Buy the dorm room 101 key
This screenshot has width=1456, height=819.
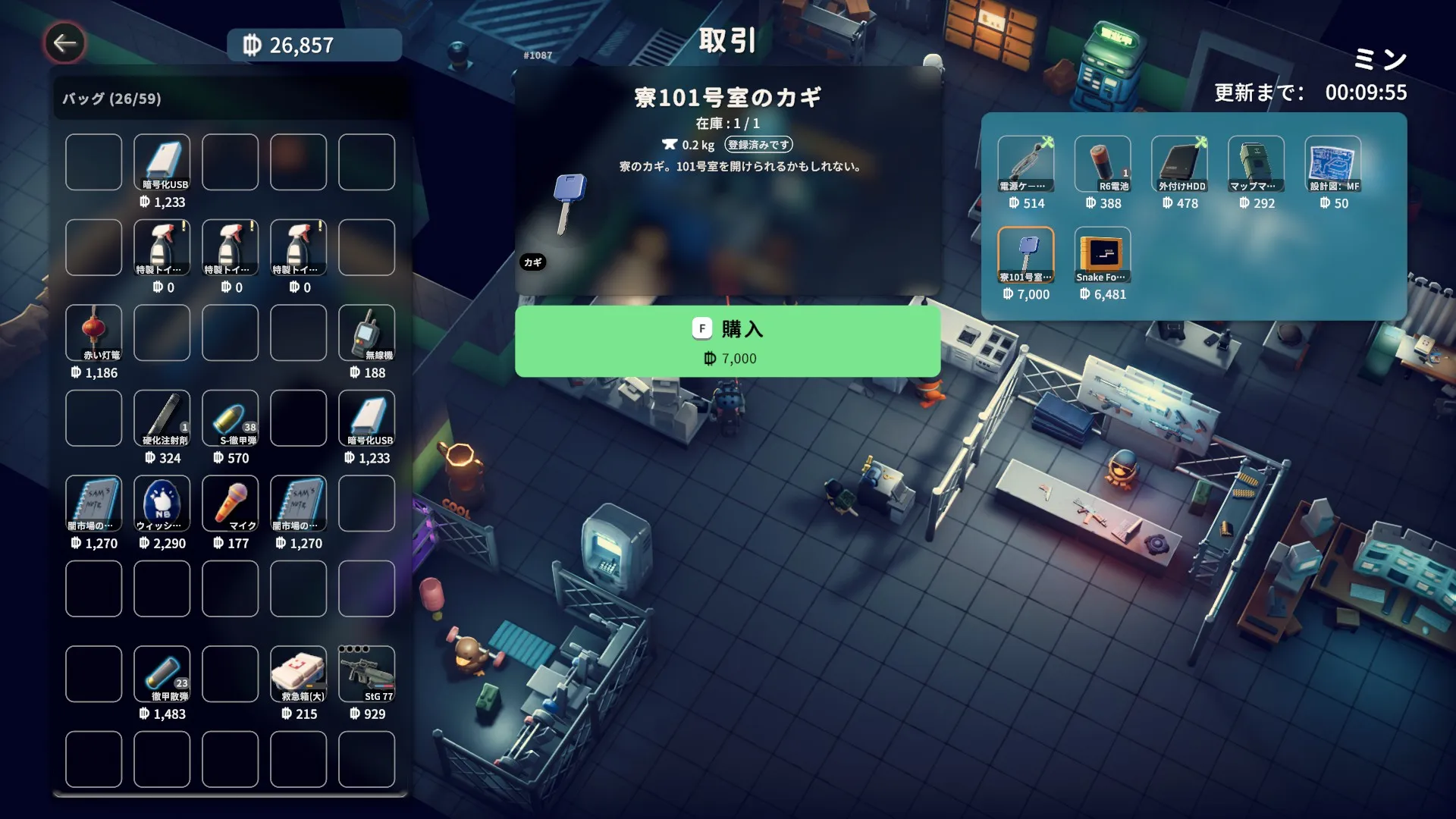[x=727, y=341]
